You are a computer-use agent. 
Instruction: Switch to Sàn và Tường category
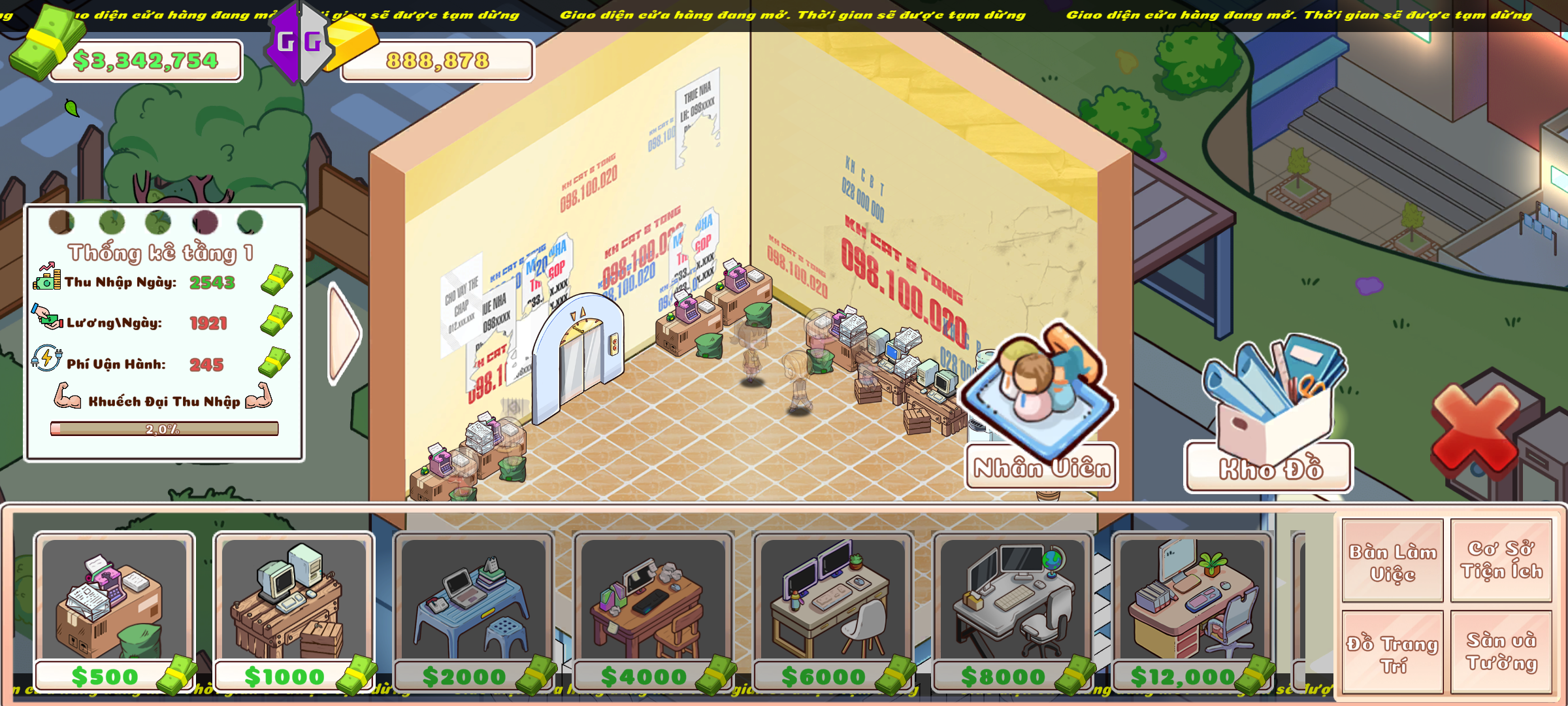click(x=1501, y=652)
